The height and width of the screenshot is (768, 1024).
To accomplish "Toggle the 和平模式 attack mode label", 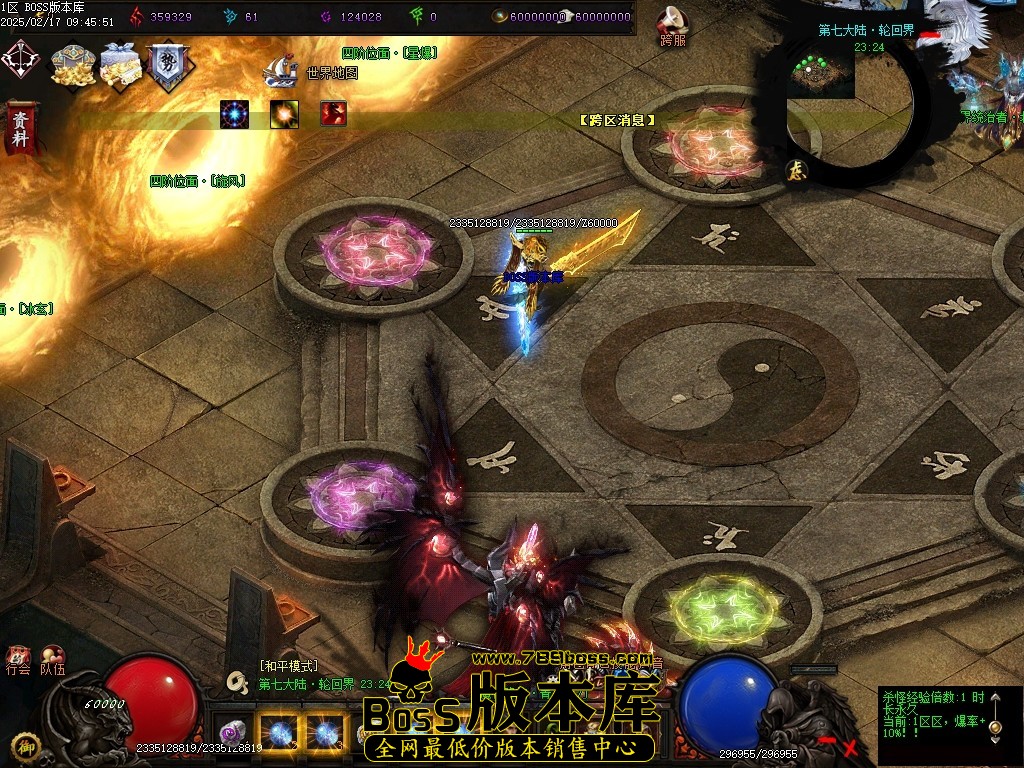I will coord(288,665).
